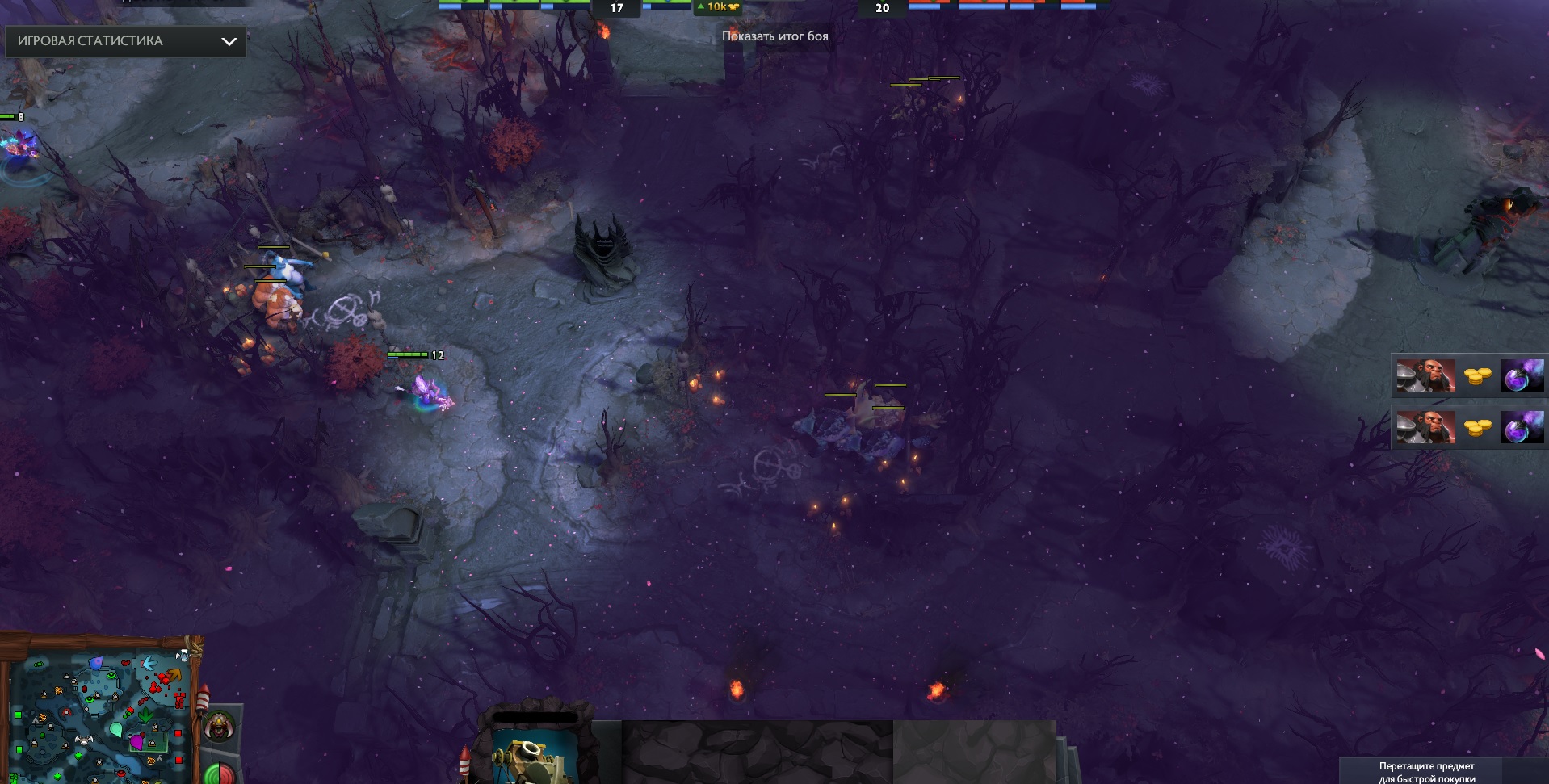
Task: Click the green and red scan button
Action: pos(218,774)
